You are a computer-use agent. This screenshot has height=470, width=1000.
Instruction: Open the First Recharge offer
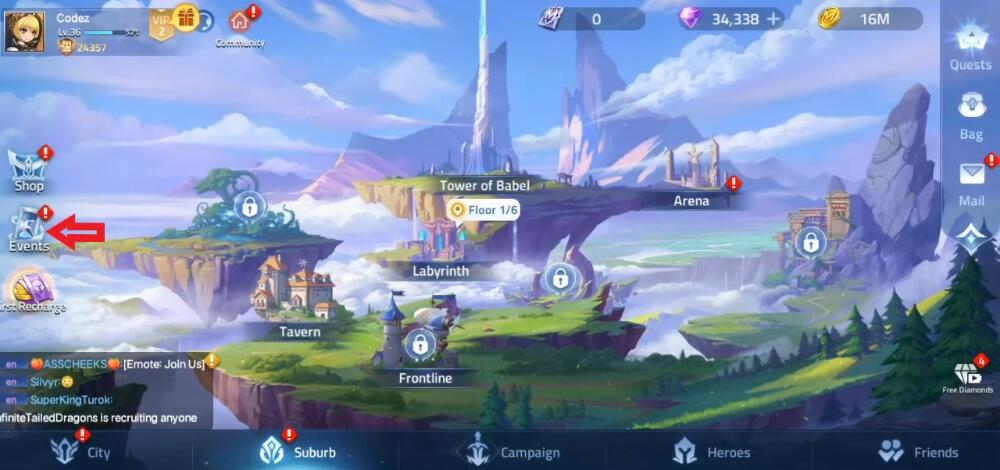[x=30, y=292]
